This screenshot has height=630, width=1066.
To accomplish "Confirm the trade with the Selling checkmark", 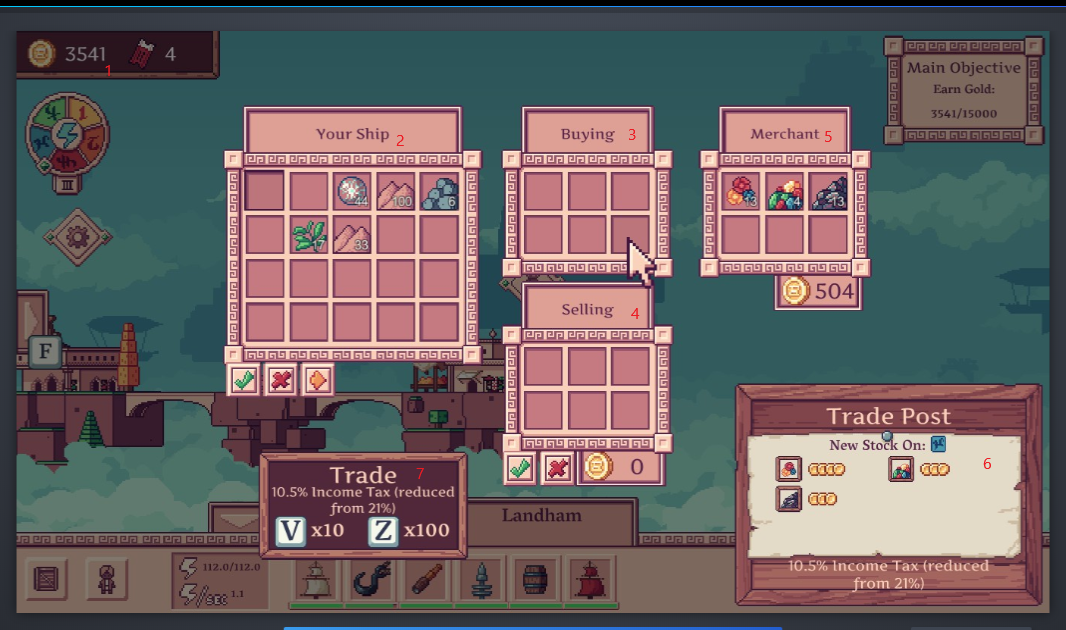I will tap(521, 467).
